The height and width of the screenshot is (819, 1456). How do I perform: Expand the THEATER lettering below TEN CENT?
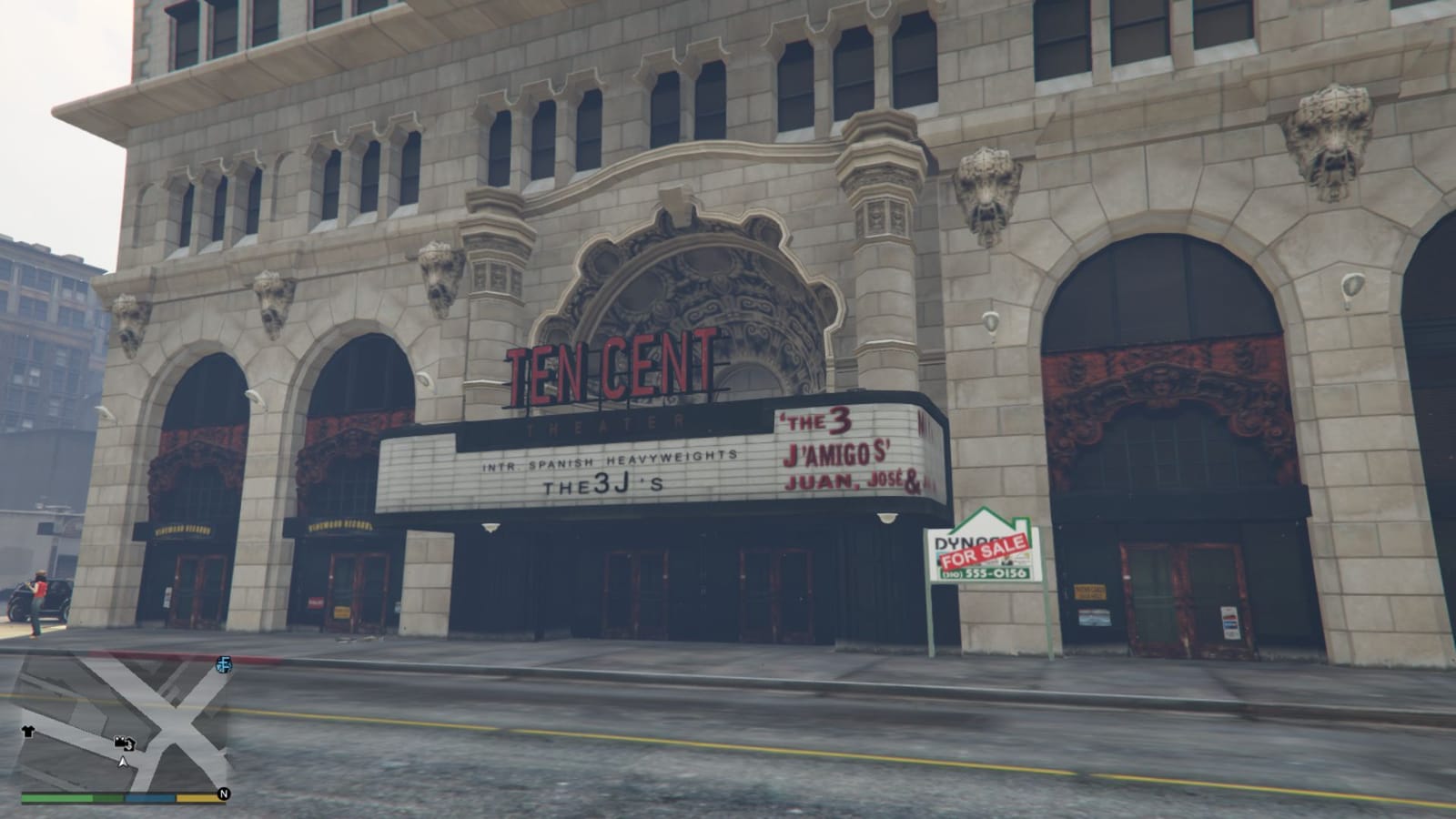coord(605,420)
